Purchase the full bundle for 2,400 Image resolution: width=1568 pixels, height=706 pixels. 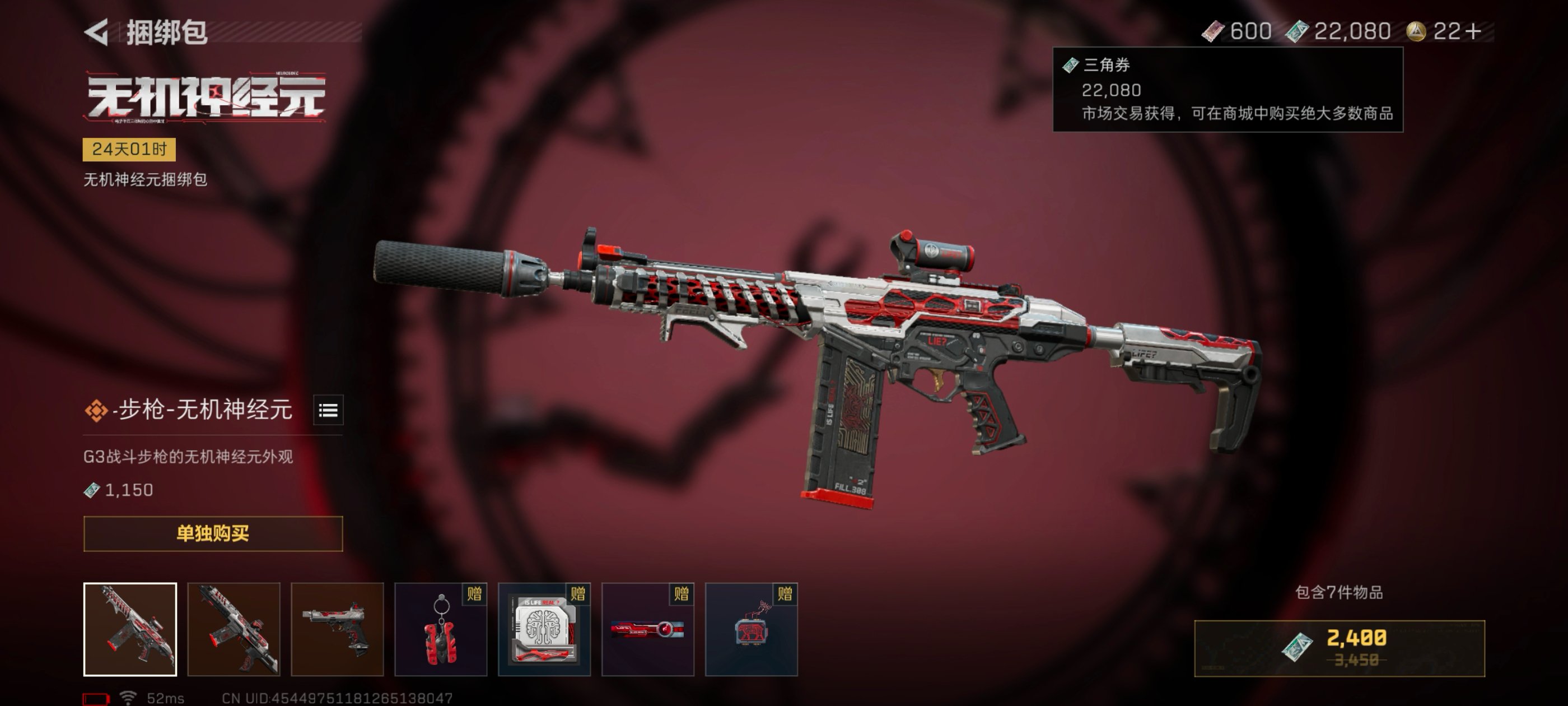1339,648
